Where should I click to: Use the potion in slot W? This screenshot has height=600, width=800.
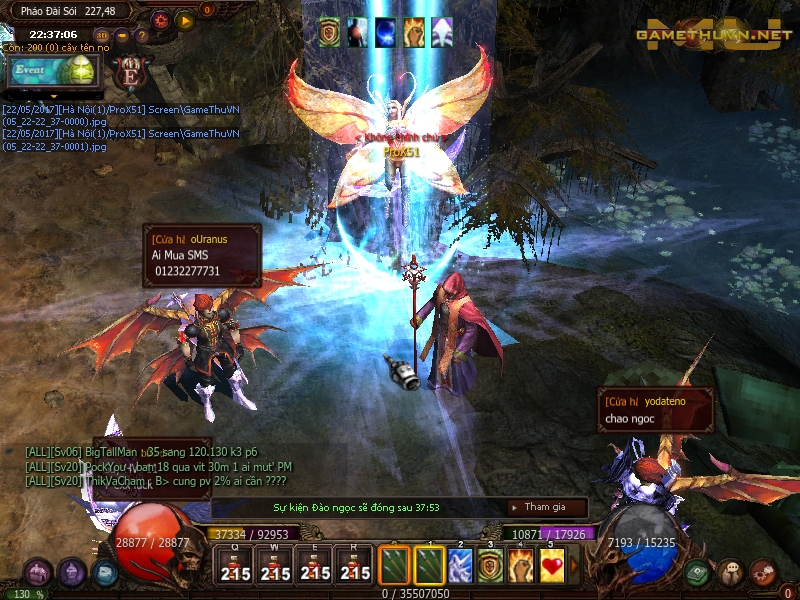point(275,566)
